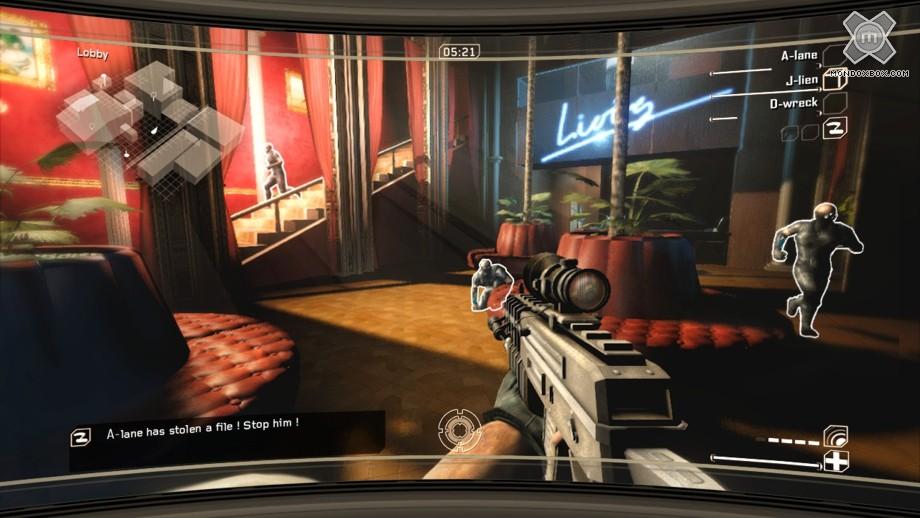Click the signal-wave ability icon
Viewport: 920px width, 518px height.
[x=835, y=436]
